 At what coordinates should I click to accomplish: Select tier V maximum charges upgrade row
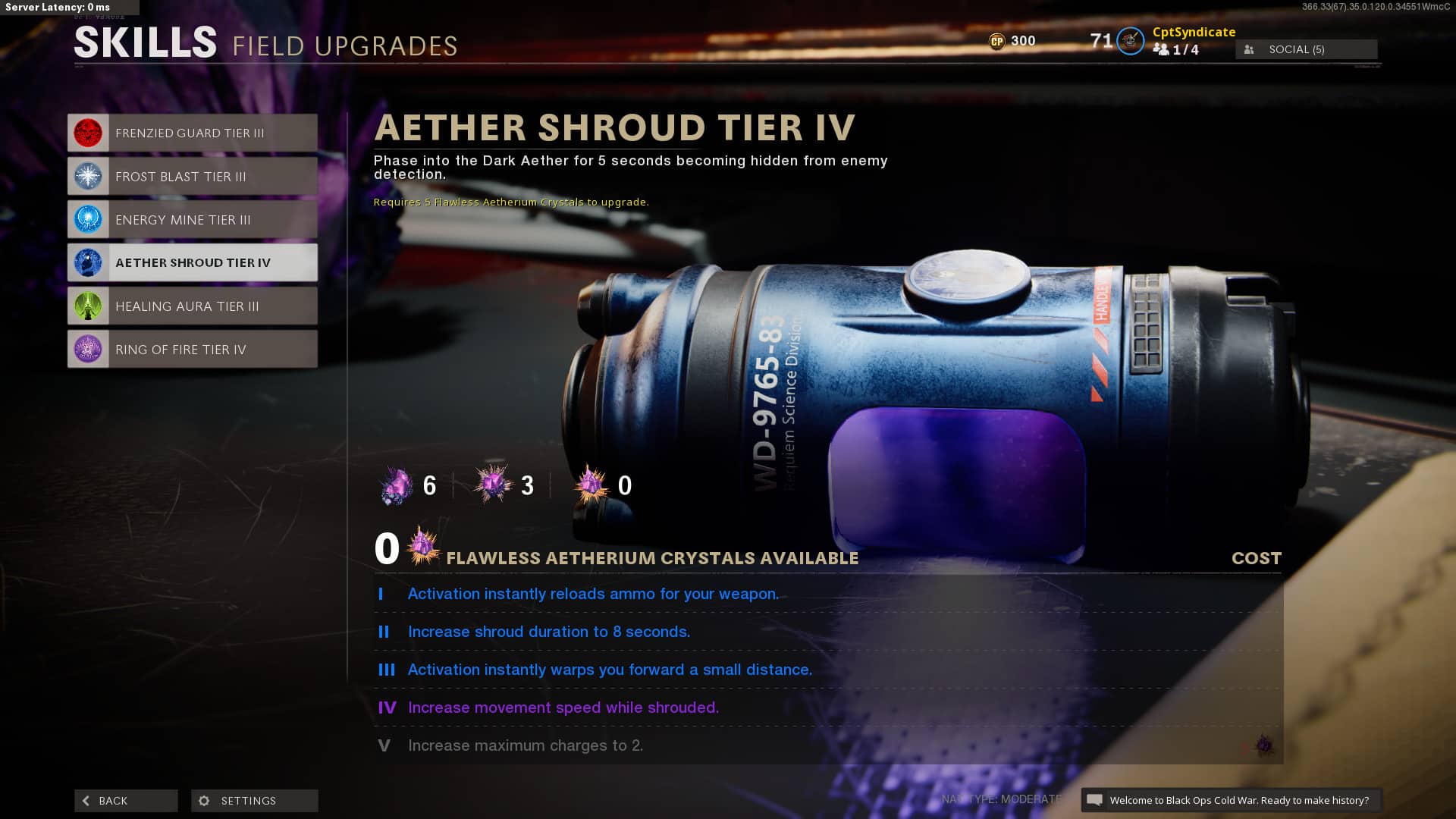point(827,745)
